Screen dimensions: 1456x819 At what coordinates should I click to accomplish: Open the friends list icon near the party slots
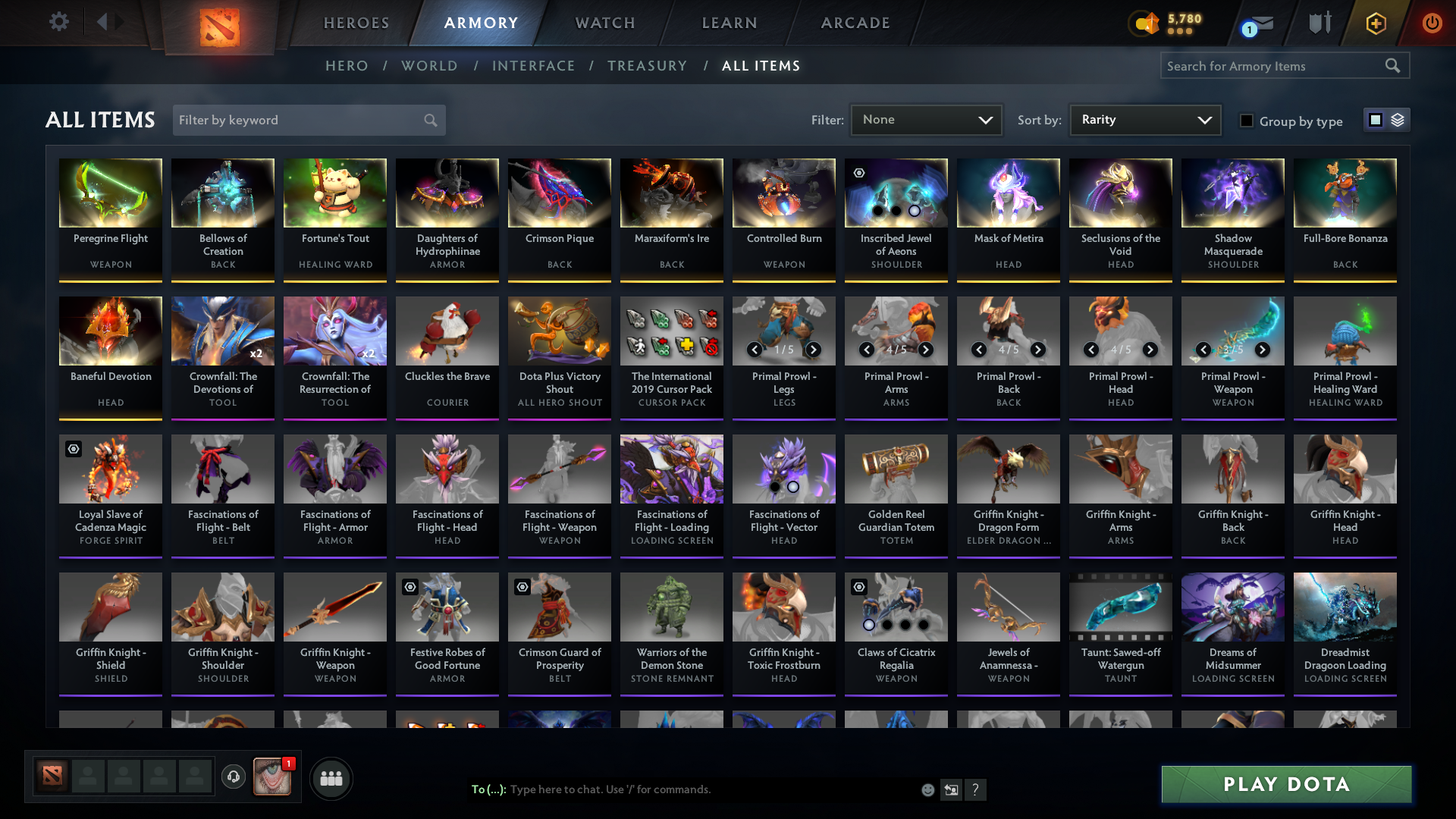pyautogui.click(x=331, y=778)
